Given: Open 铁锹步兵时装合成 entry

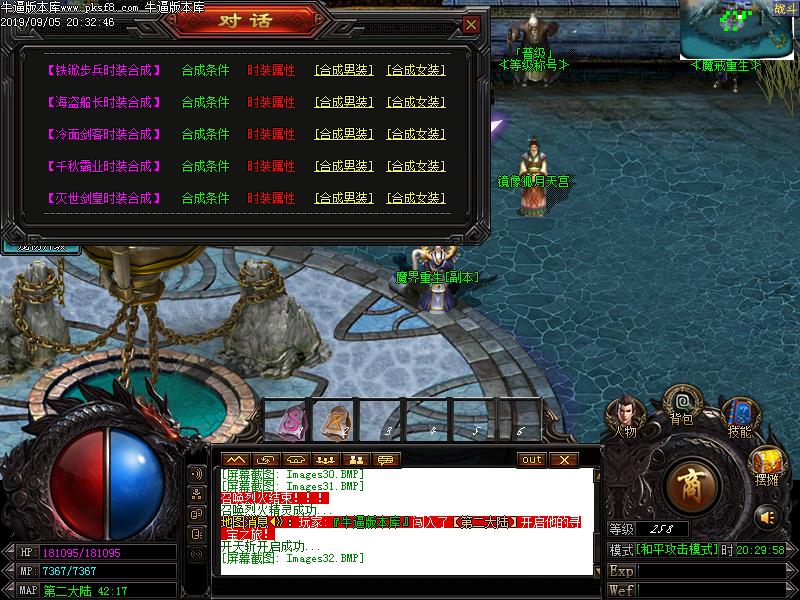Looking at the screenshot, I should click(104, 70).
